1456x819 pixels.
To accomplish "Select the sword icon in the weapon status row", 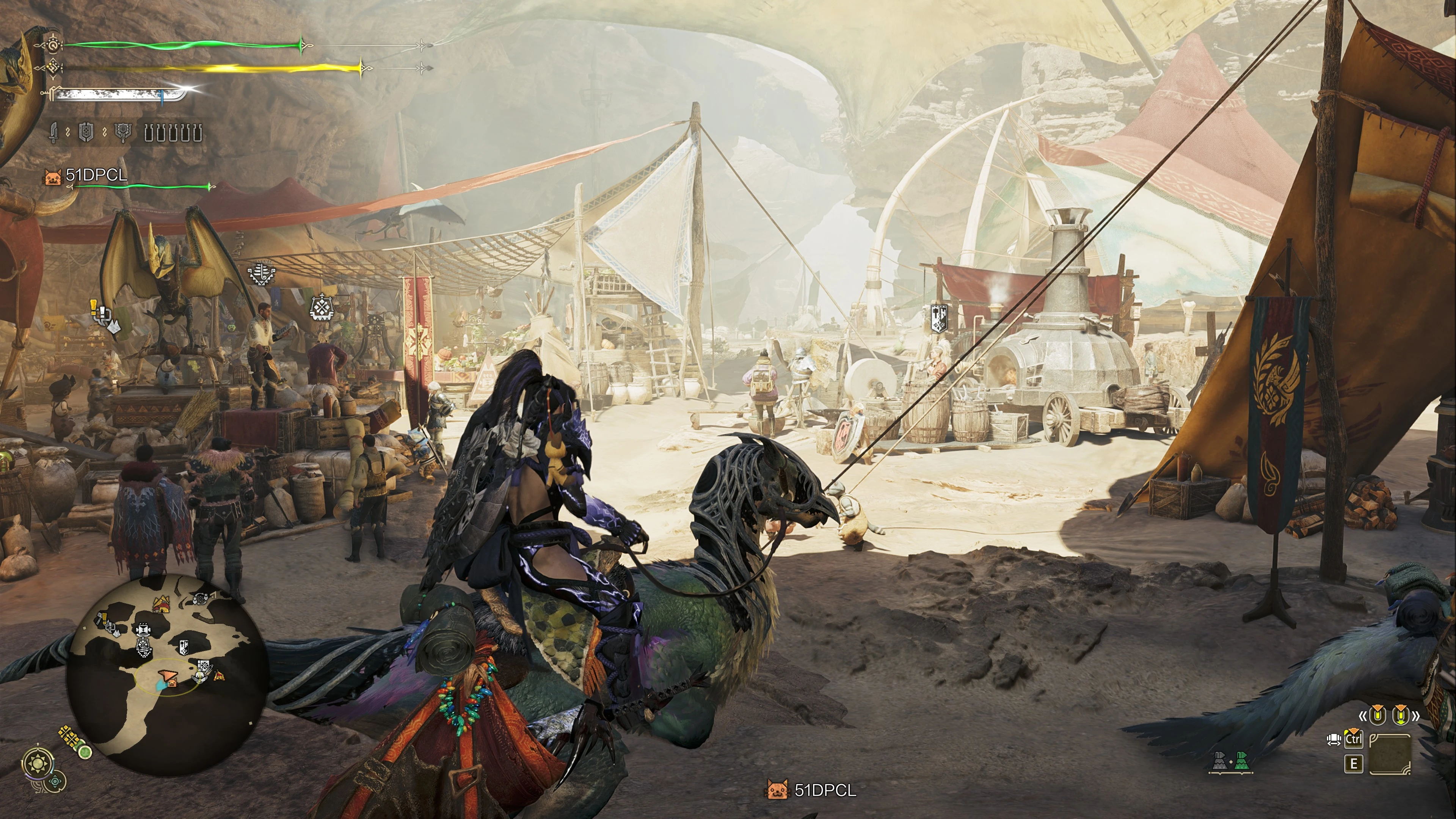I will (x=54, y=133).
